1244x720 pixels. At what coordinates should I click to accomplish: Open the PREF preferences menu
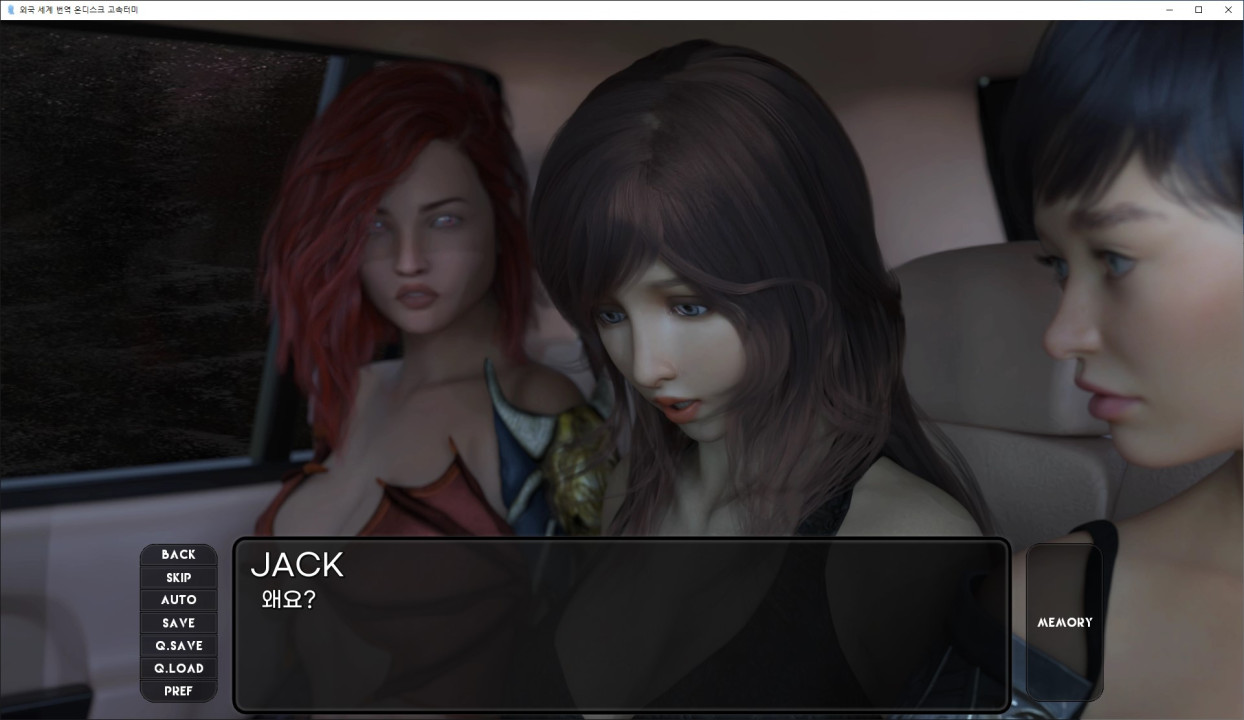tap(178, 691)
